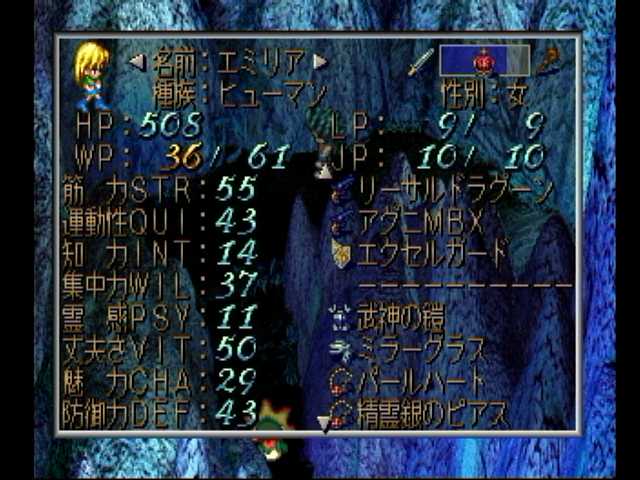
Task: Click the right arrow beside the name エミリア
Action: click(x=320, y=62)
